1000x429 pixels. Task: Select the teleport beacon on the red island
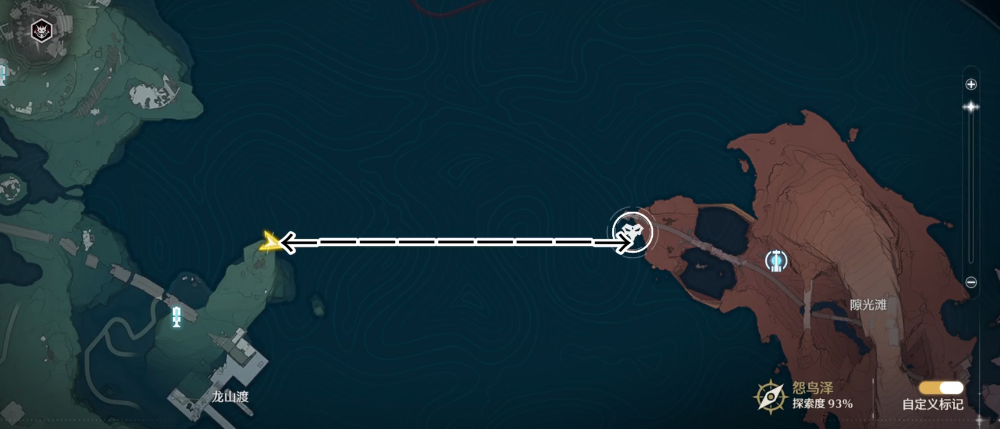[x=776, y=261]
